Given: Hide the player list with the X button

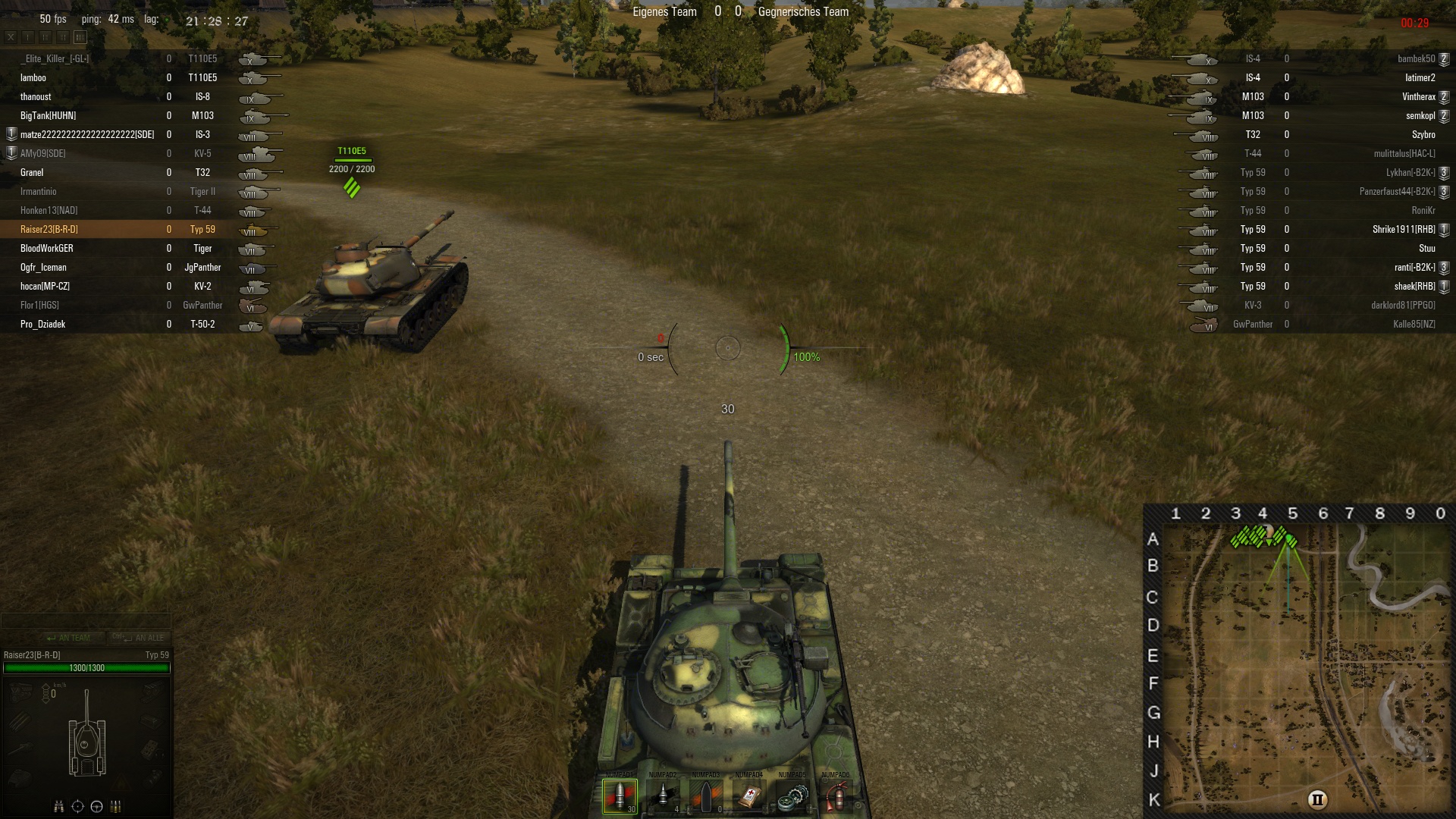Looking at the screenshot, I should (11, 36).
